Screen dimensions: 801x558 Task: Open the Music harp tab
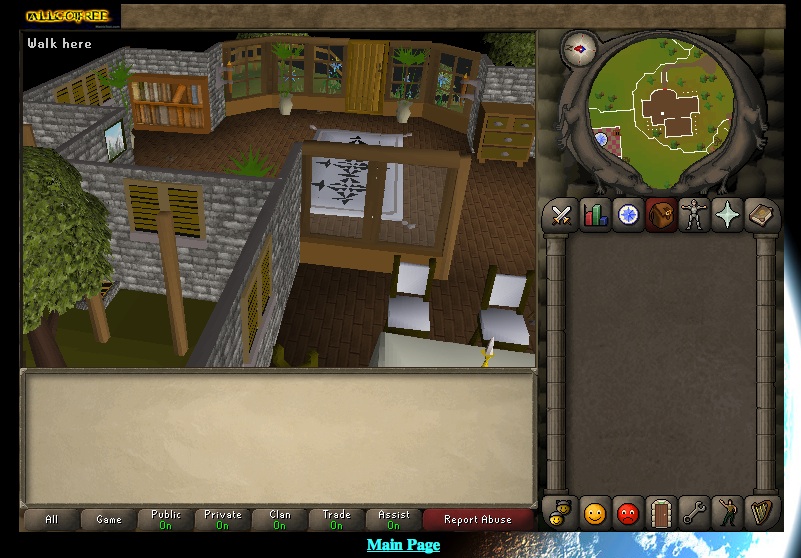pos(762,513)
